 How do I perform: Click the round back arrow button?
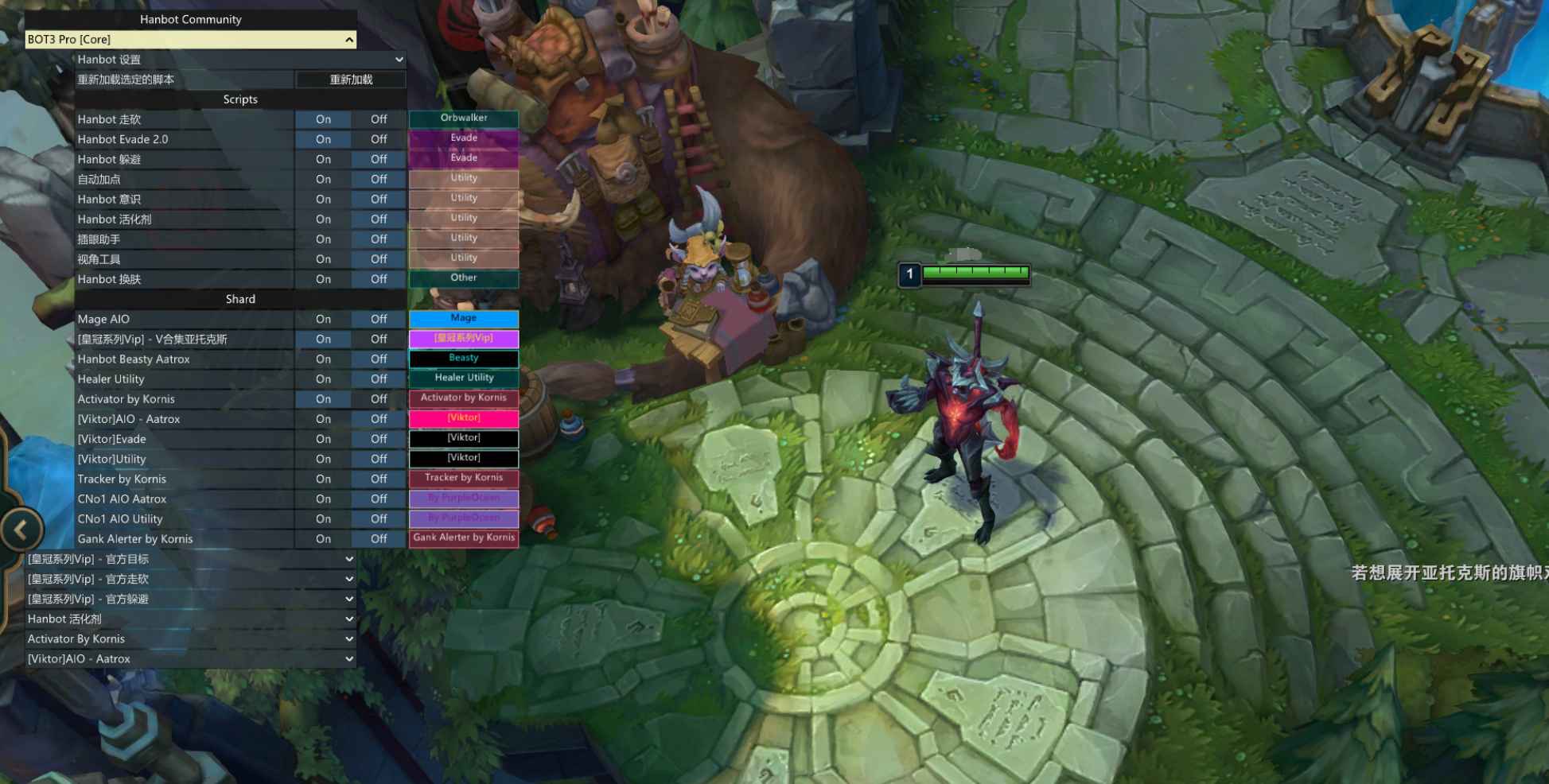[21, 530]
